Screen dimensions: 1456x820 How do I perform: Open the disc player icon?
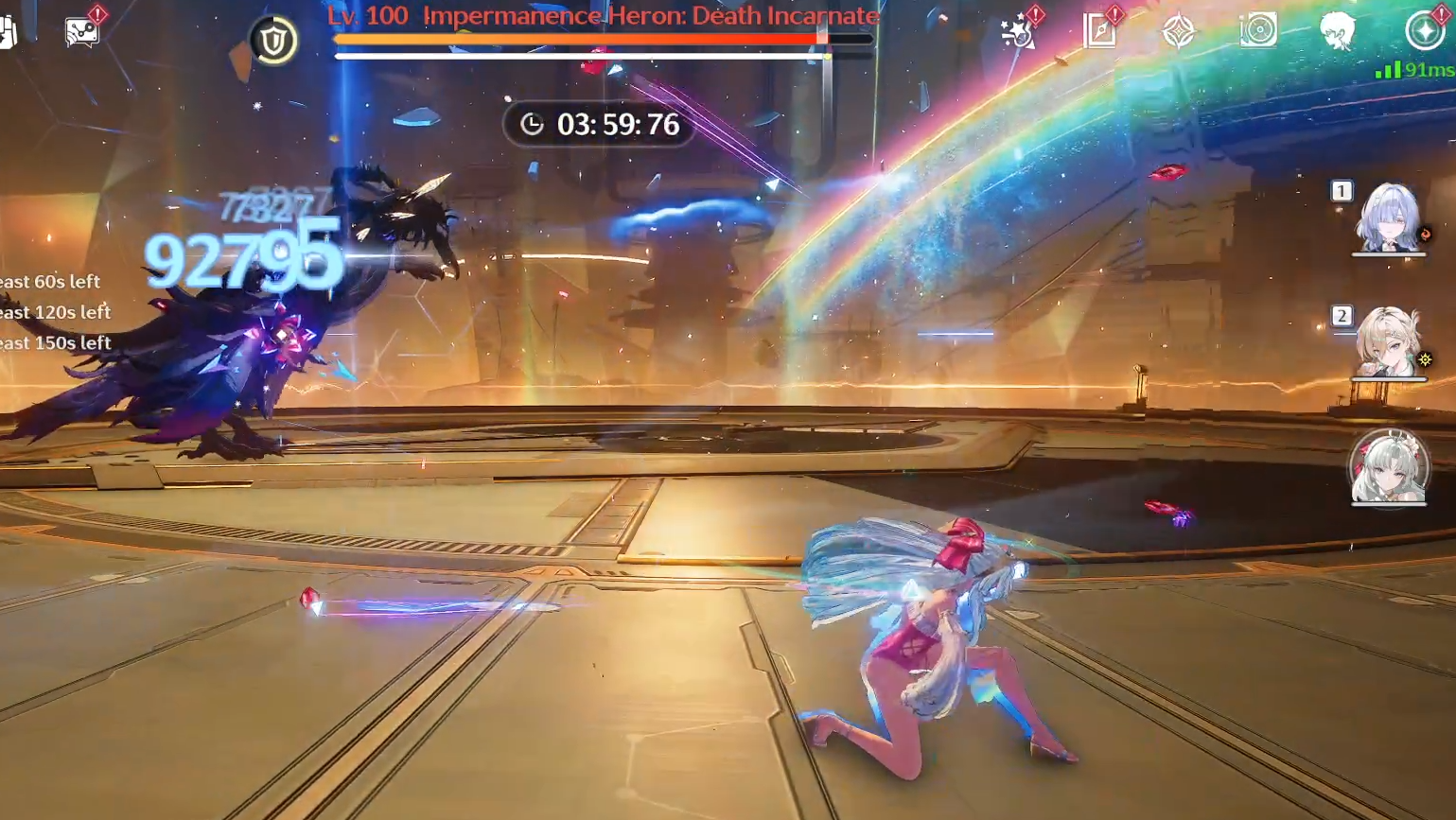coord(1258,31)
